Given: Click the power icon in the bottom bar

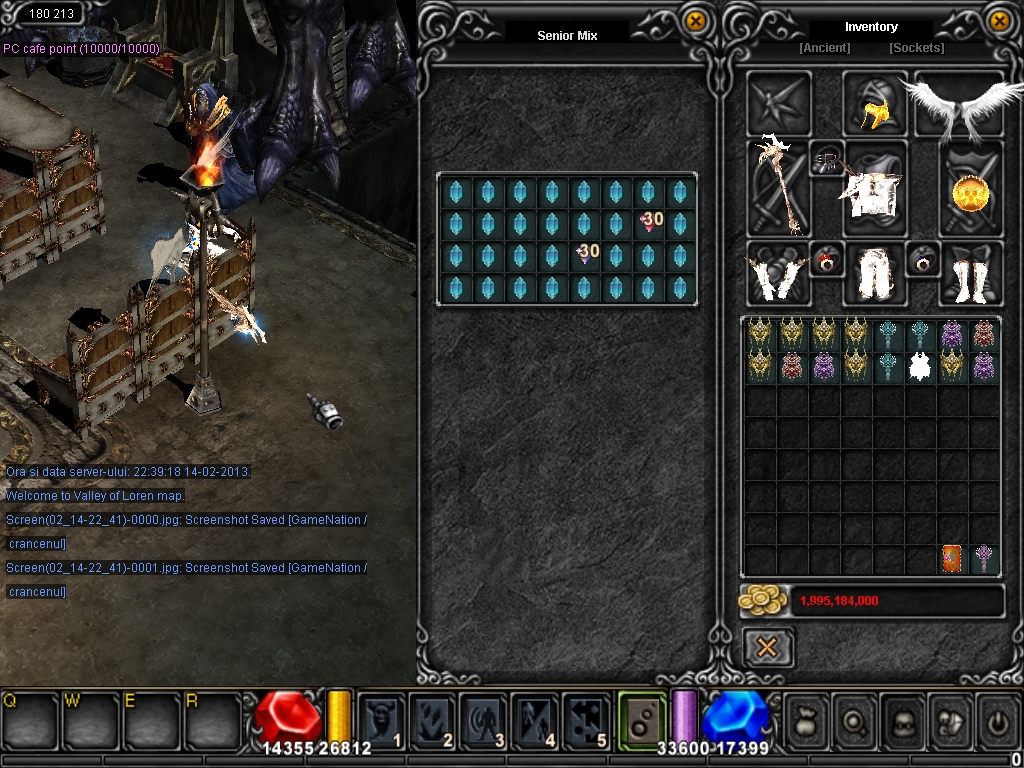Looking at the screenshot, I should point(999,720).
